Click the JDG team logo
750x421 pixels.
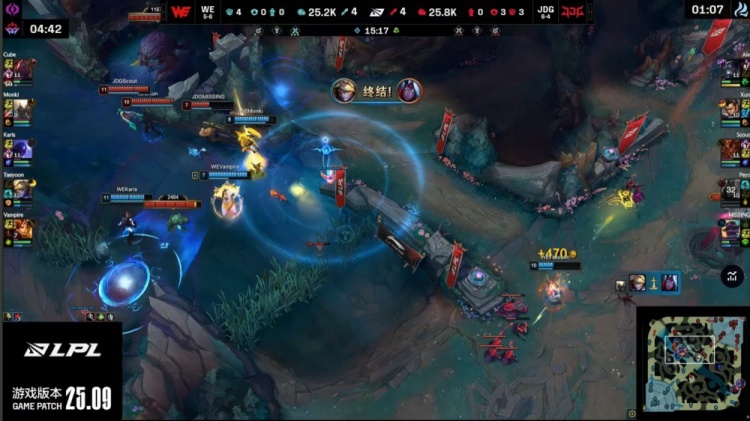(572, 12)
